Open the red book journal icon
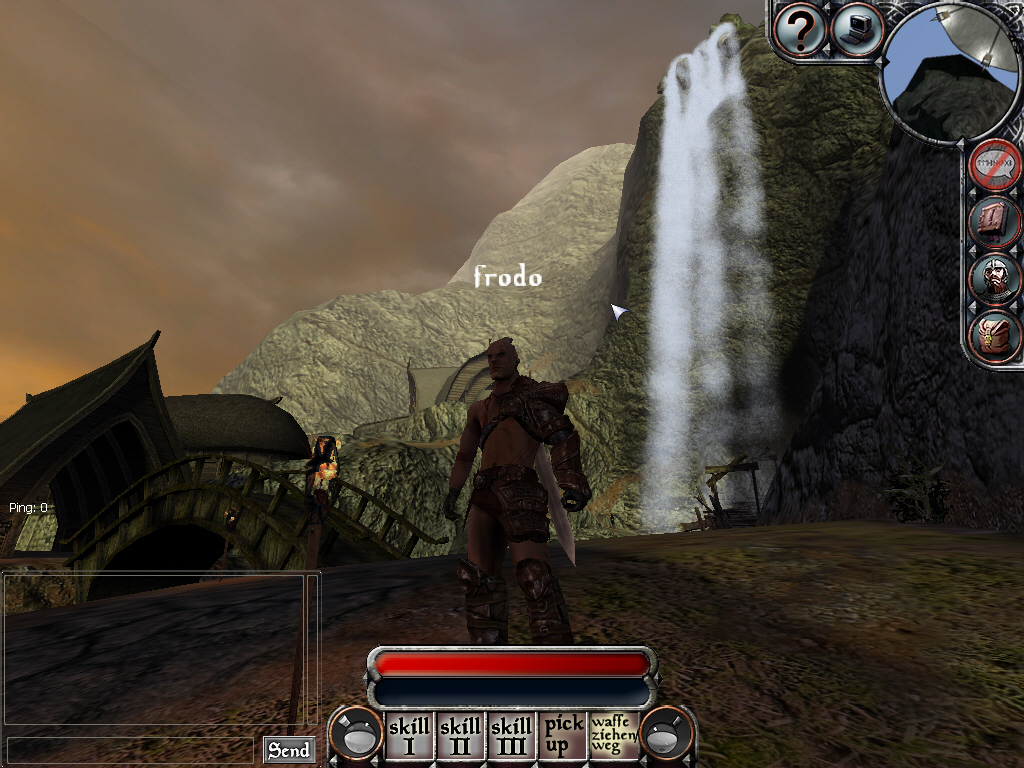Screen dimensions: 1024x768 point(995,221)
